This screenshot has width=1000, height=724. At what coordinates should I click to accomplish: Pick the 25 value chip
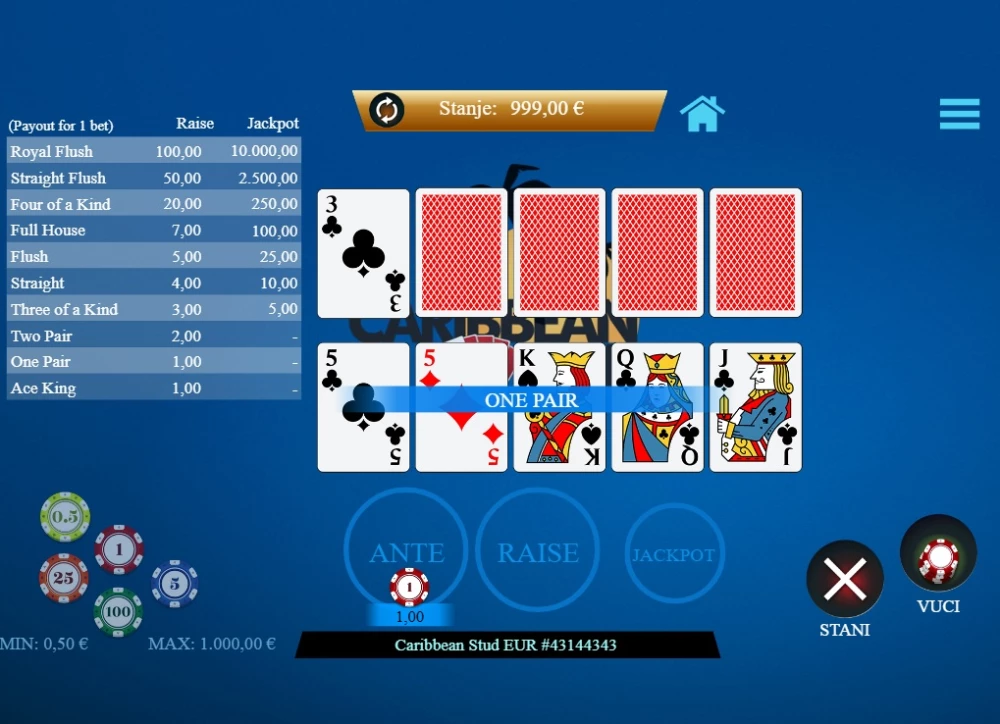tap(64, 578)
